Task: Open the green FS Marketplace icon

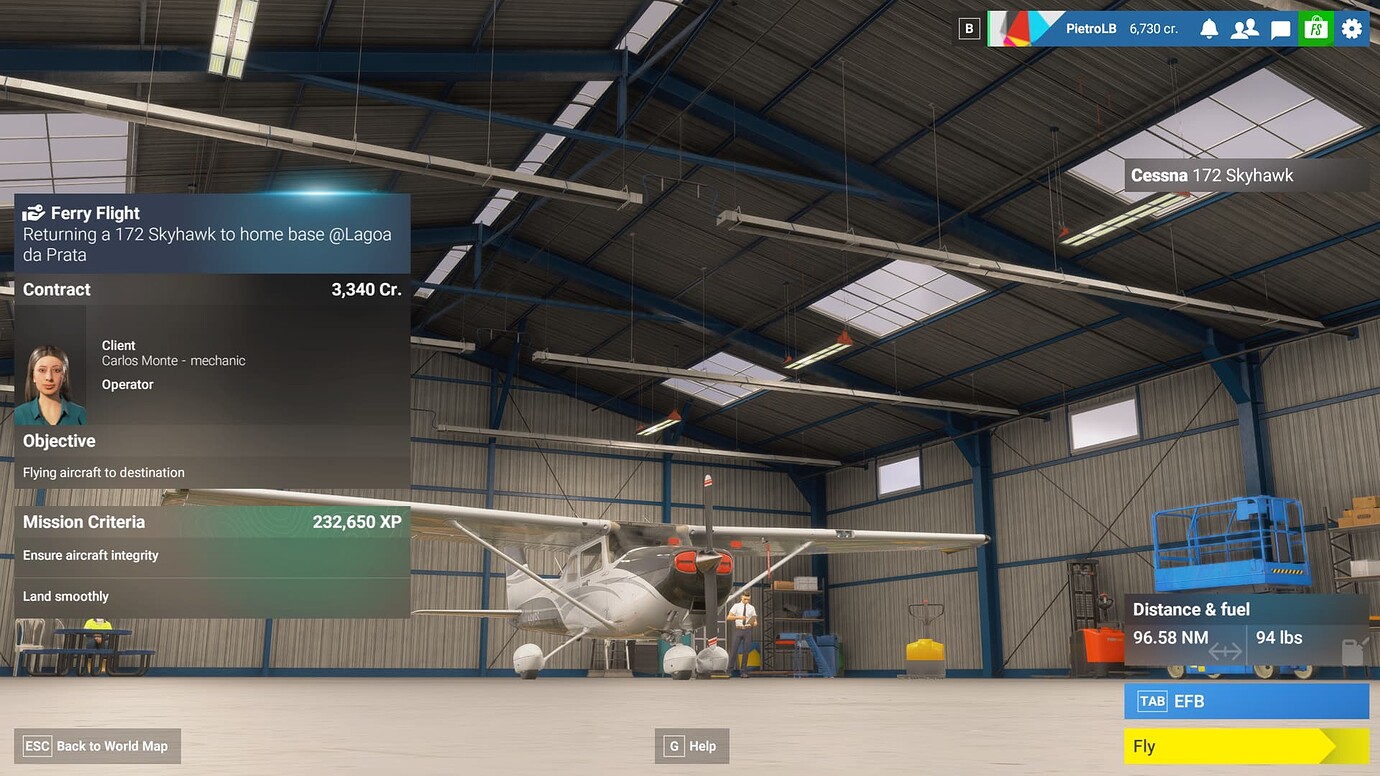Action: click(x=1315, y=28)
